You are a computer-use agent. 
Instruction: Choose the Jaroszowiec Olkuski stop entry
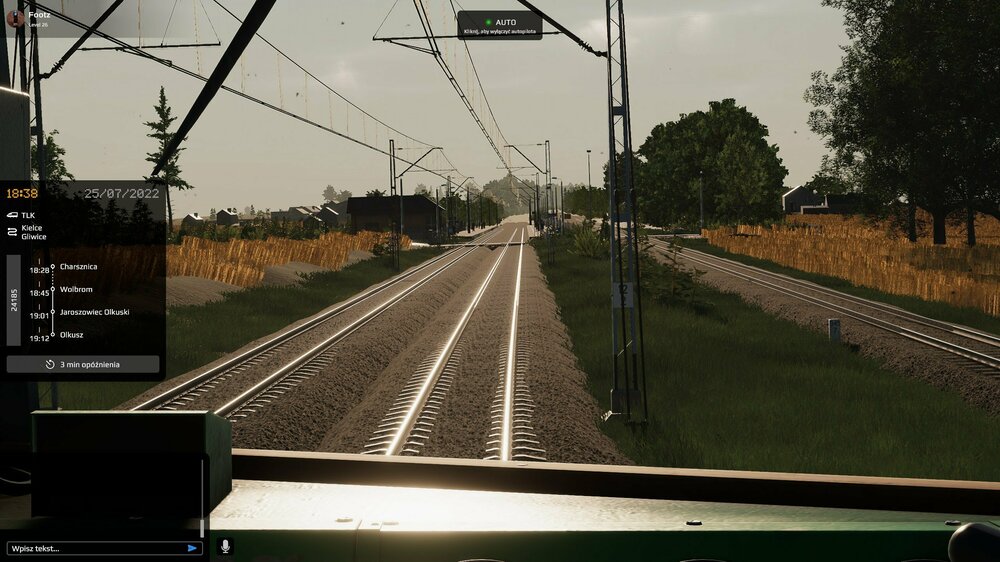coord(94,312)
